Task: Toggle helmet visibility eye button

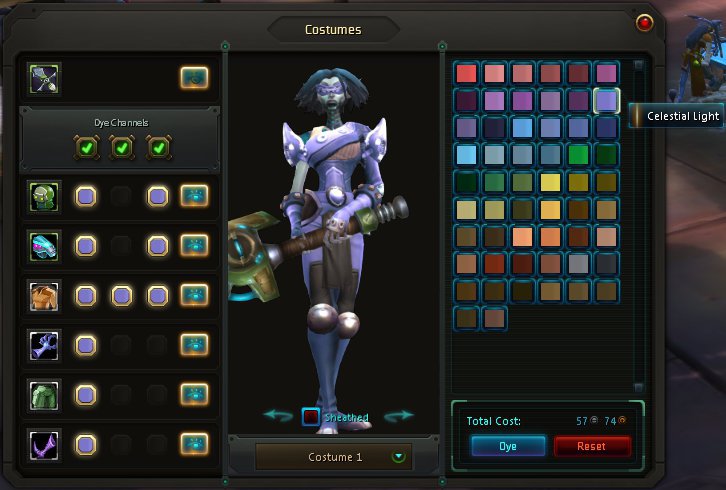Action: click(x=194, y=196)
